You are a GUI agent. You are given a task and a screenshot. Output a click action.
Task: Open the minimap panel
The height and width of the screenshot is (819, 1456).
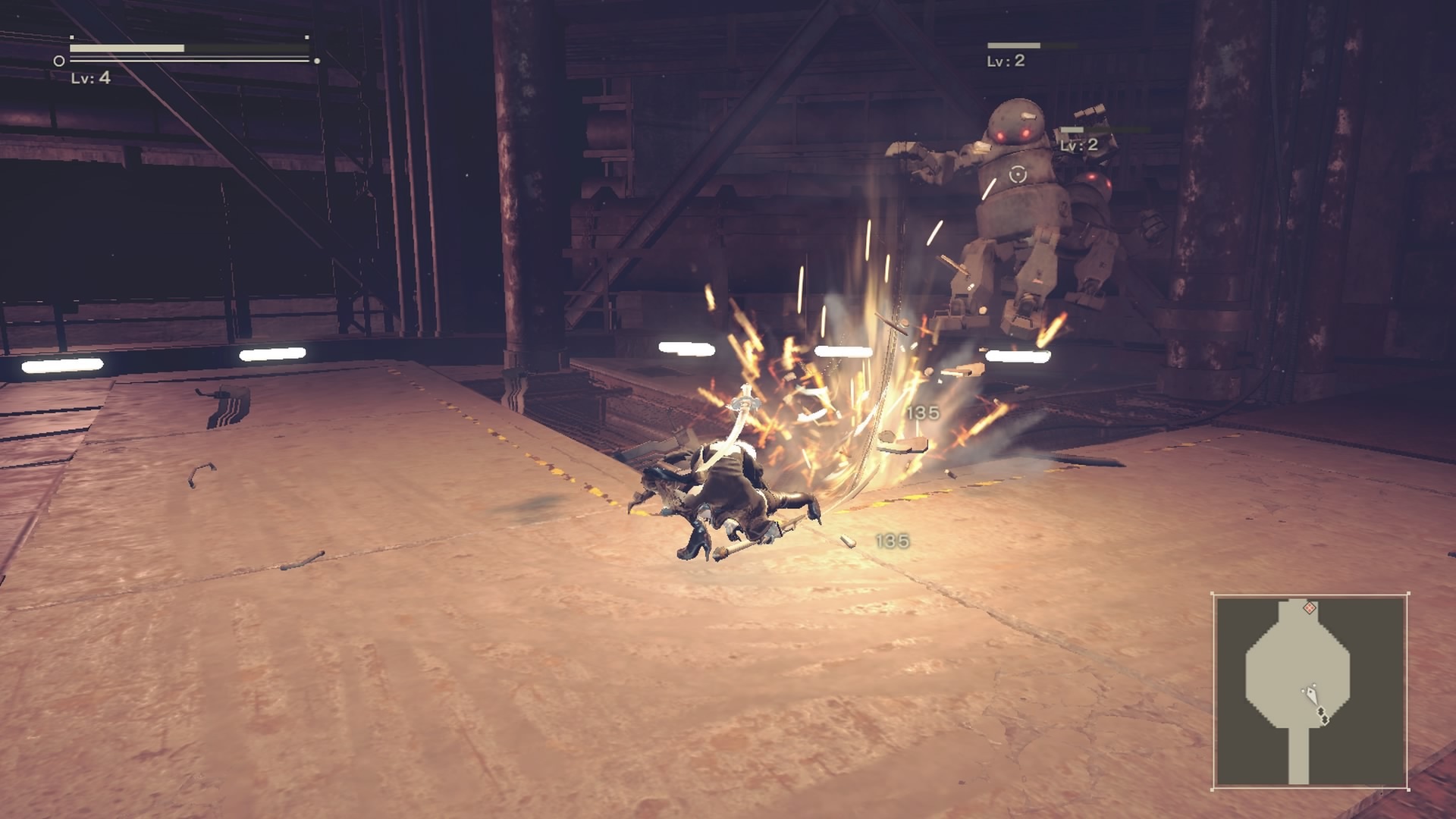(1310, 691)
